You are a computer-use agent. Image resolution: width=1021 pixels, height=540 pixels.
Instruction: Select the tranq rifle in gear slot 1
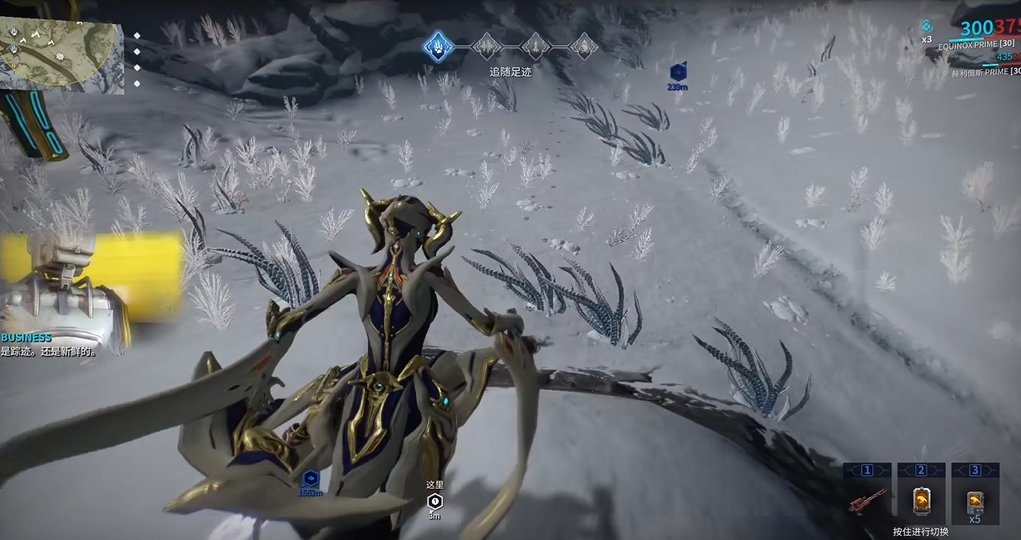pyautogui.click(x=867, y=499)
